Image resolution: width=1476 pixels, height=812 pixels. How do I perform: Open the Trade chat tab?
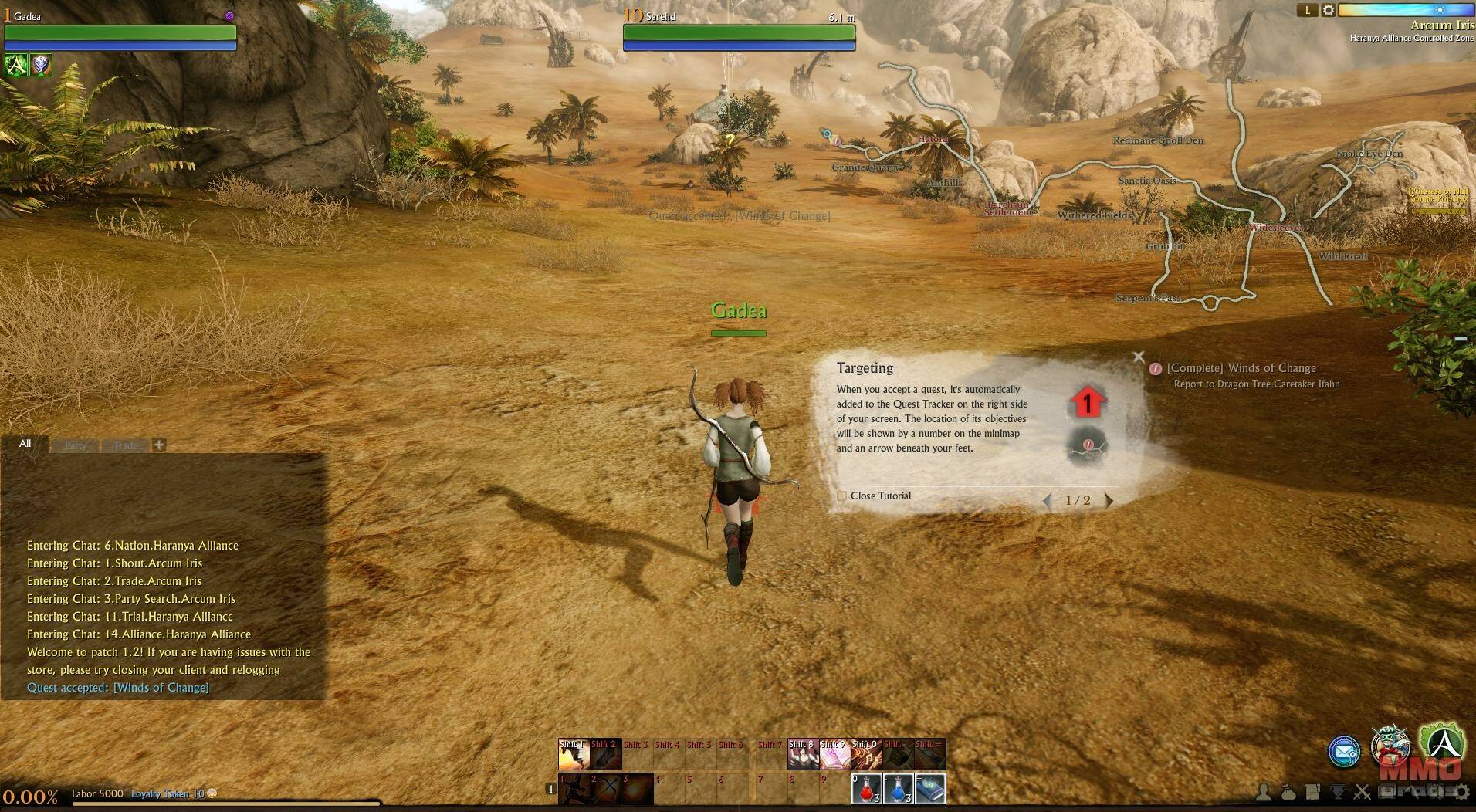point(125,445)
